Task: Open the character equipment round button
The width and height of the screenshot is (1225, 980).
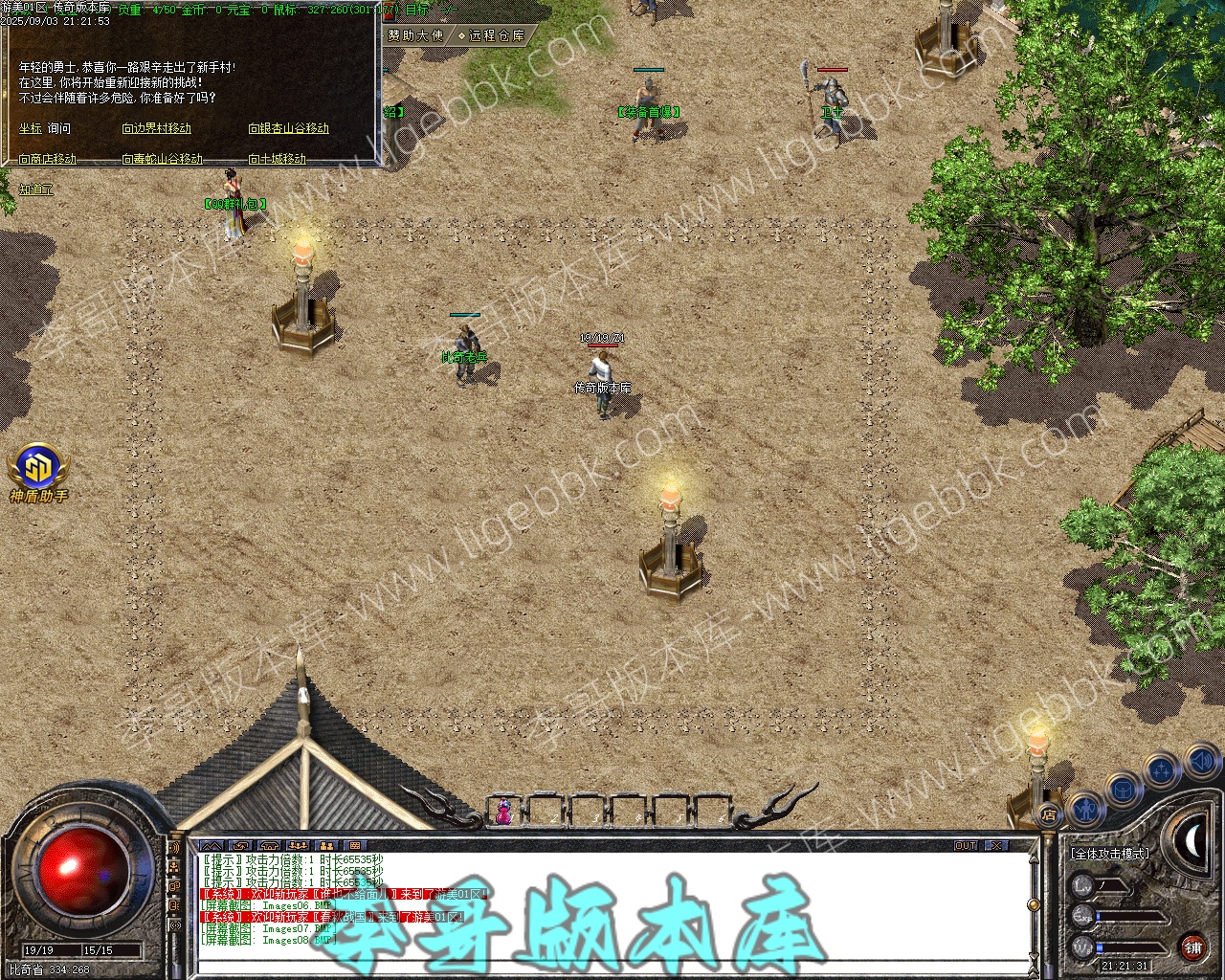Action: coord(1084,810)
